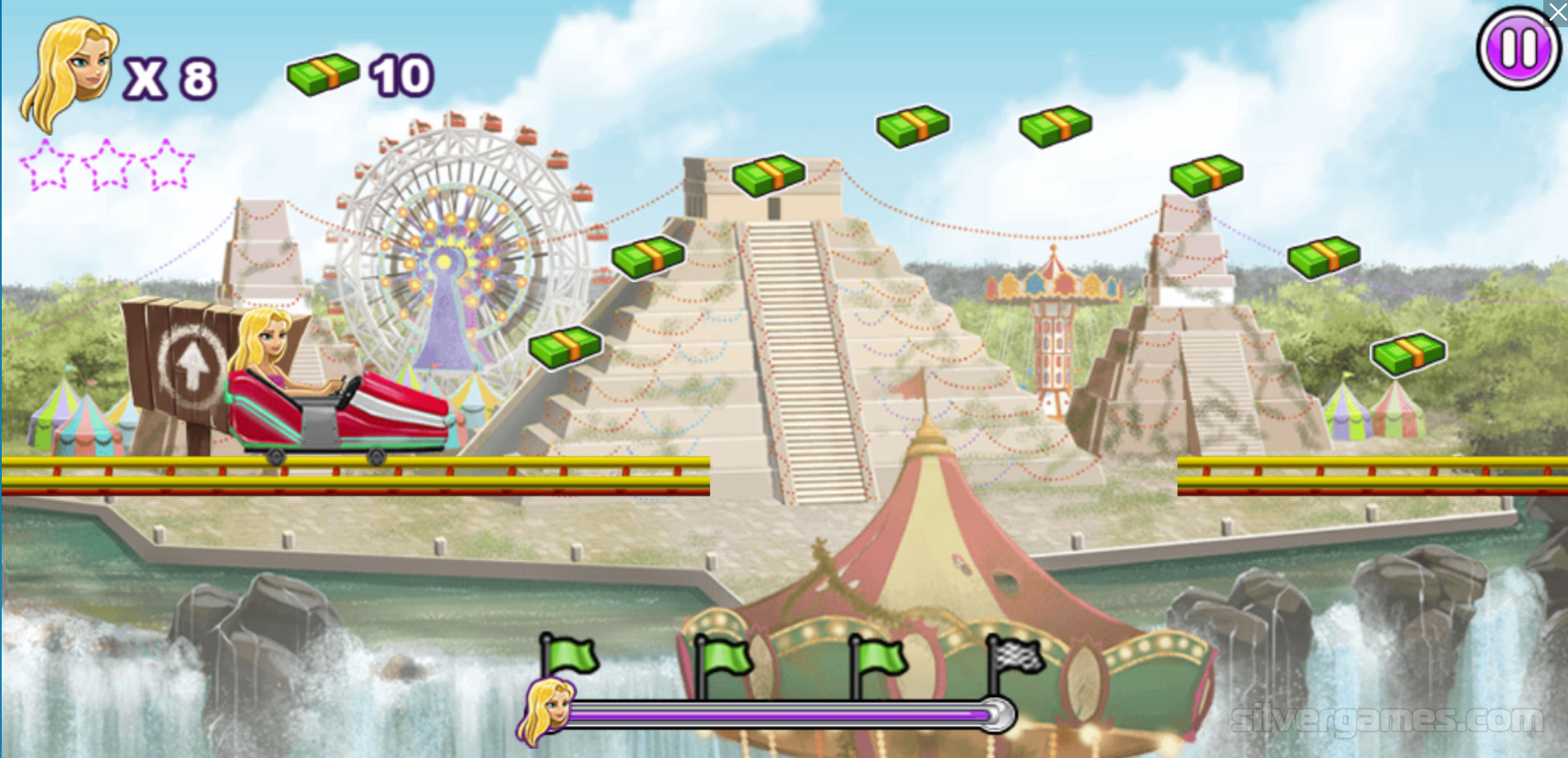
Task: Close the game overlay with the X
Action: [x=1557, y=11]
